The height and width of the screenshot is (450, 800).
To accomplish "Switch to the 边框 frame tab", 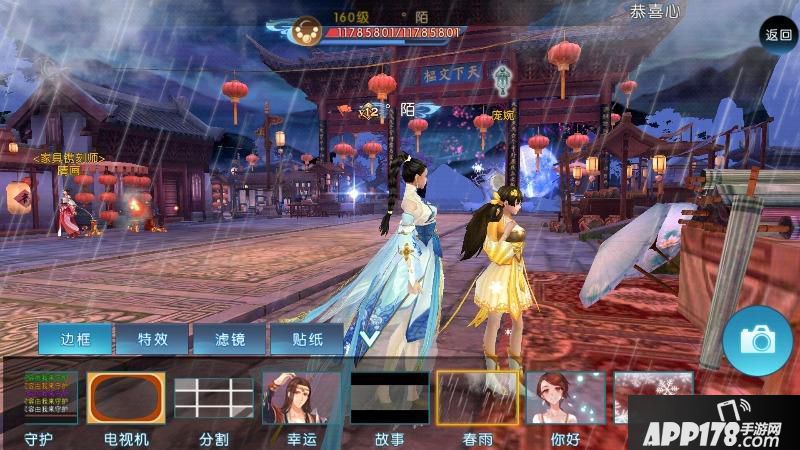I will point(75,339).
